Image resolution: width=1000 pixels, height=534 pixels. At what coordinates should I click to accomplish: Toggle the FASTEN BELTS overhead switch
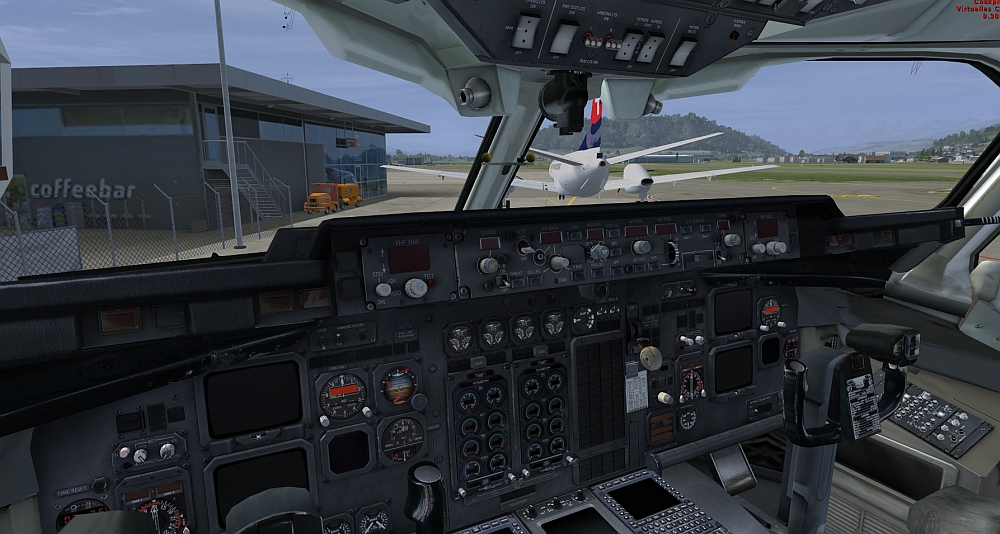coord(683,52)
